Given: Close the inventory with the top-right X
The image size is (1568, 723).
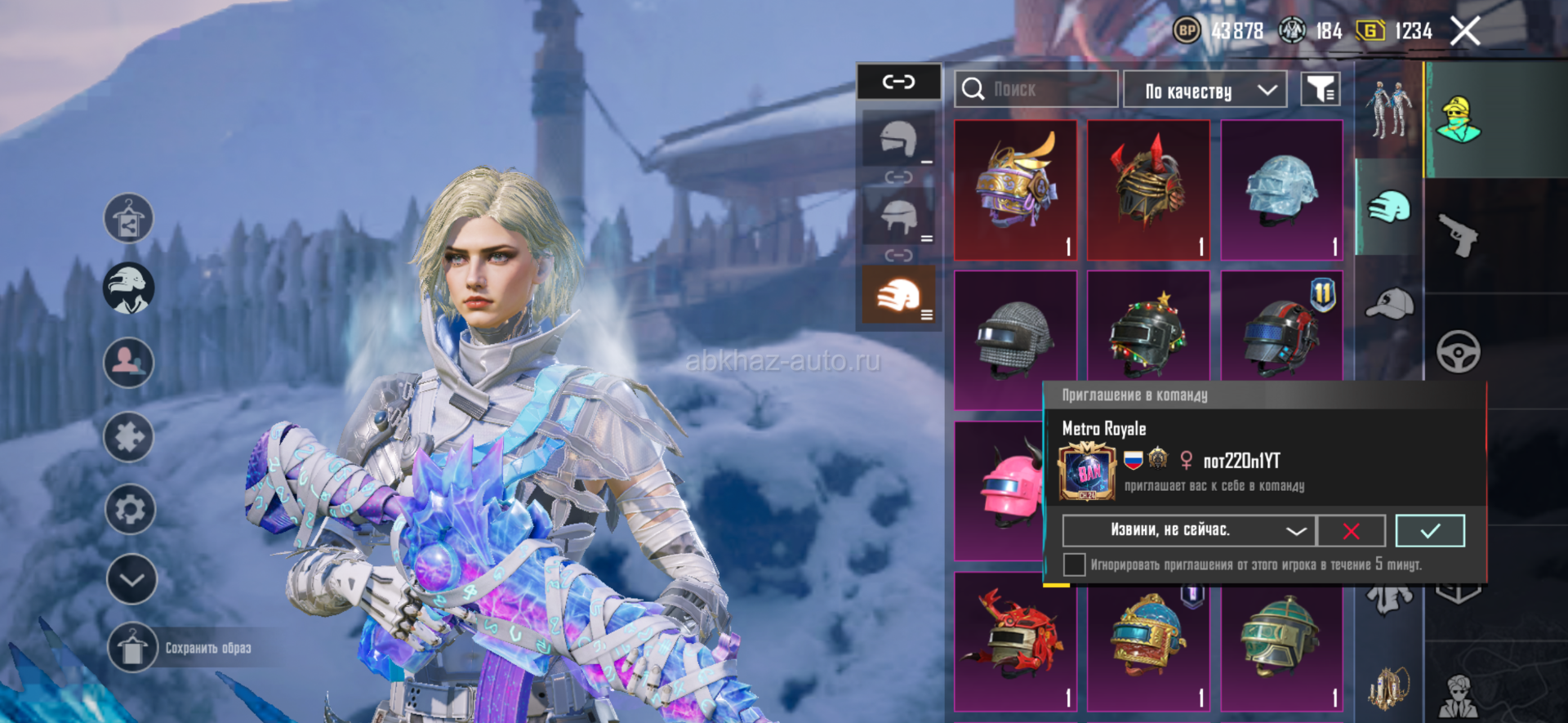Looking at the screenshot, I should (x=1465, y=32).
